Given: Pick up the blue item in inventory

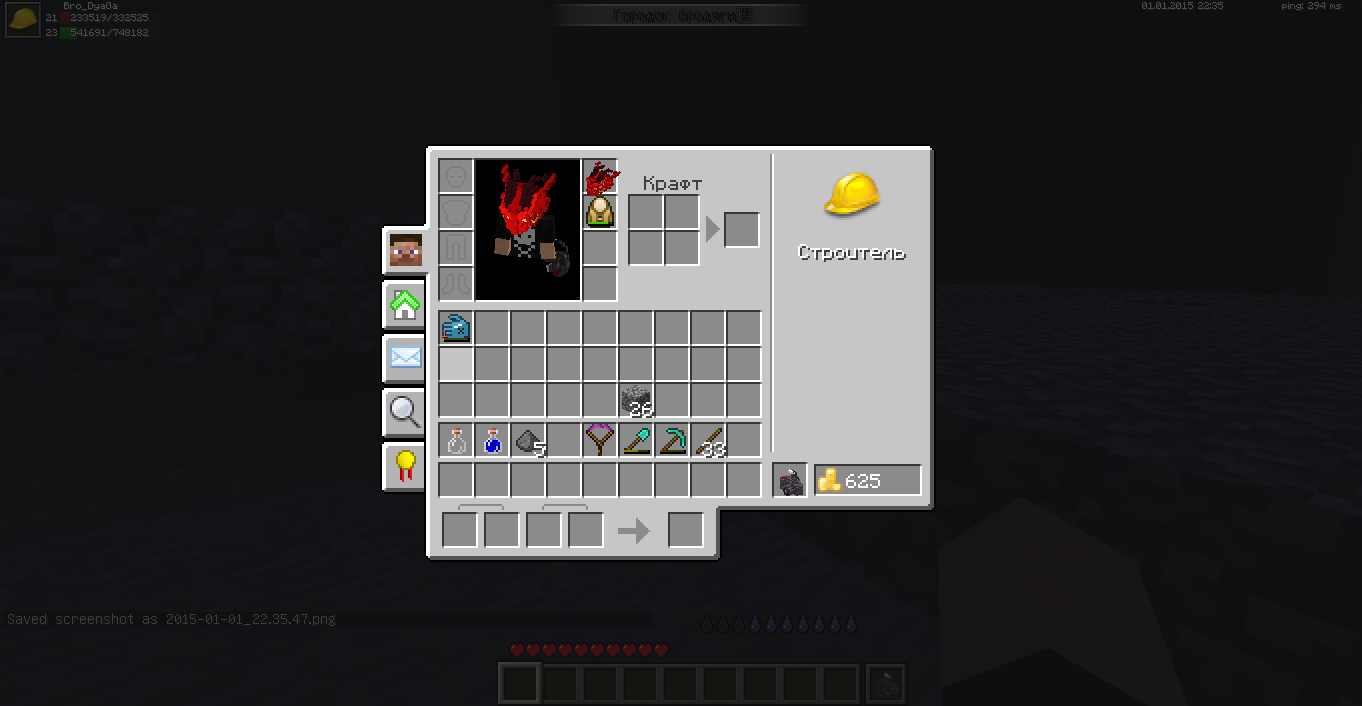Looking at the screenshot, I should click(x=456, y=328).
